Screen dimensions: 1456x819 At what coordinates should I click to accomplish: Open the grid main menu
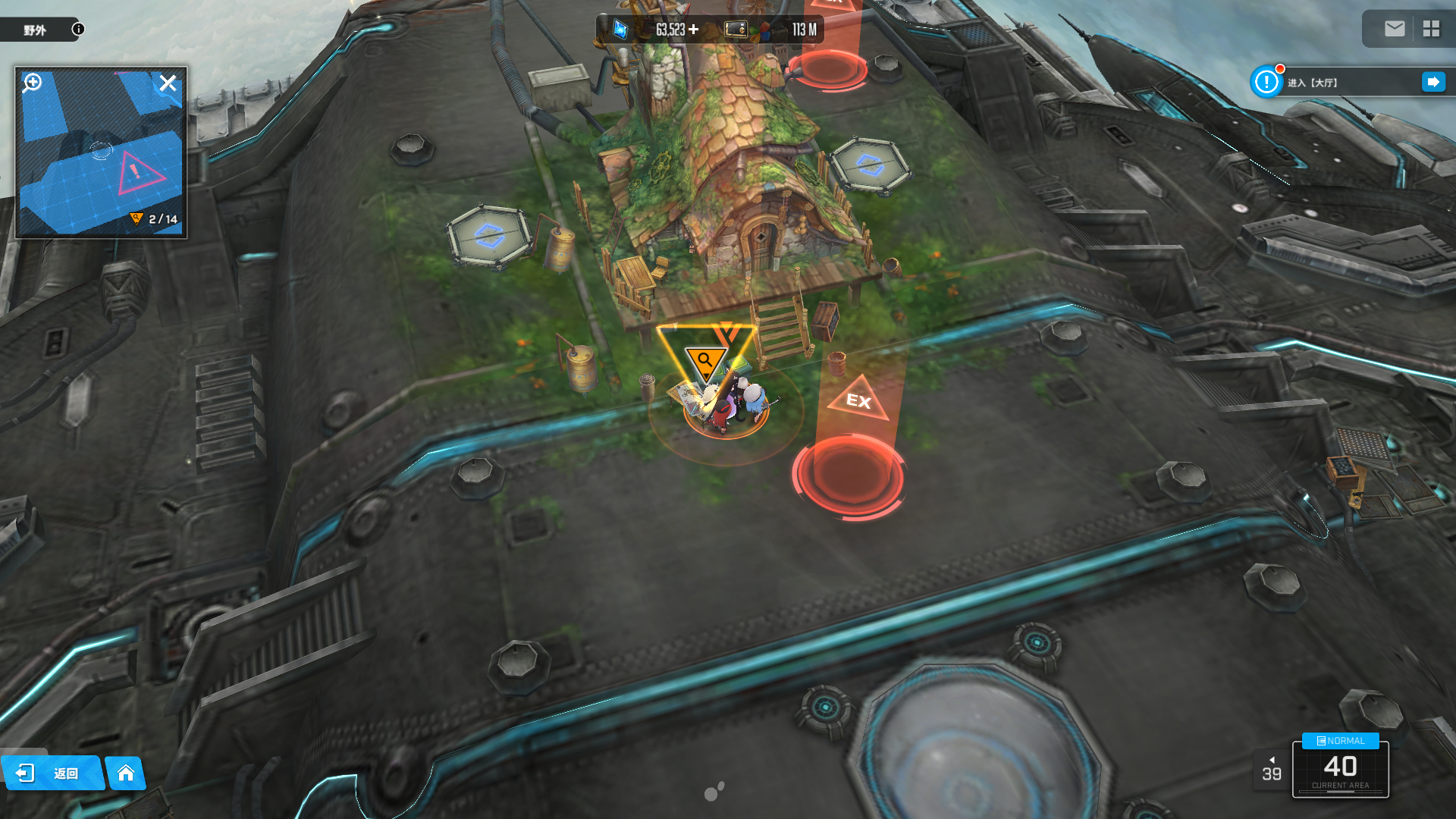coord(1431,29)
